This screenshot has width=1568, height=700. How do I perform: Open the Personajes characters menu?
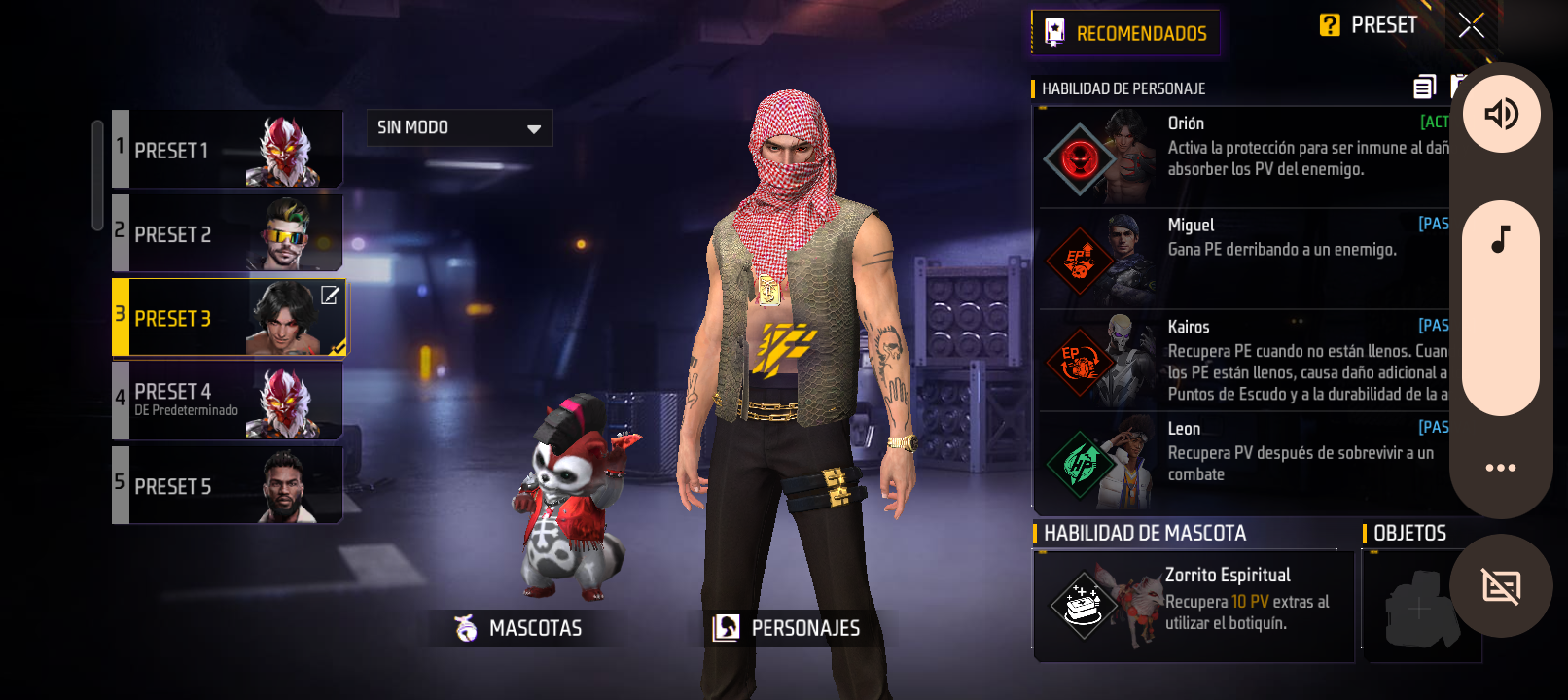[x=787, y=628]
